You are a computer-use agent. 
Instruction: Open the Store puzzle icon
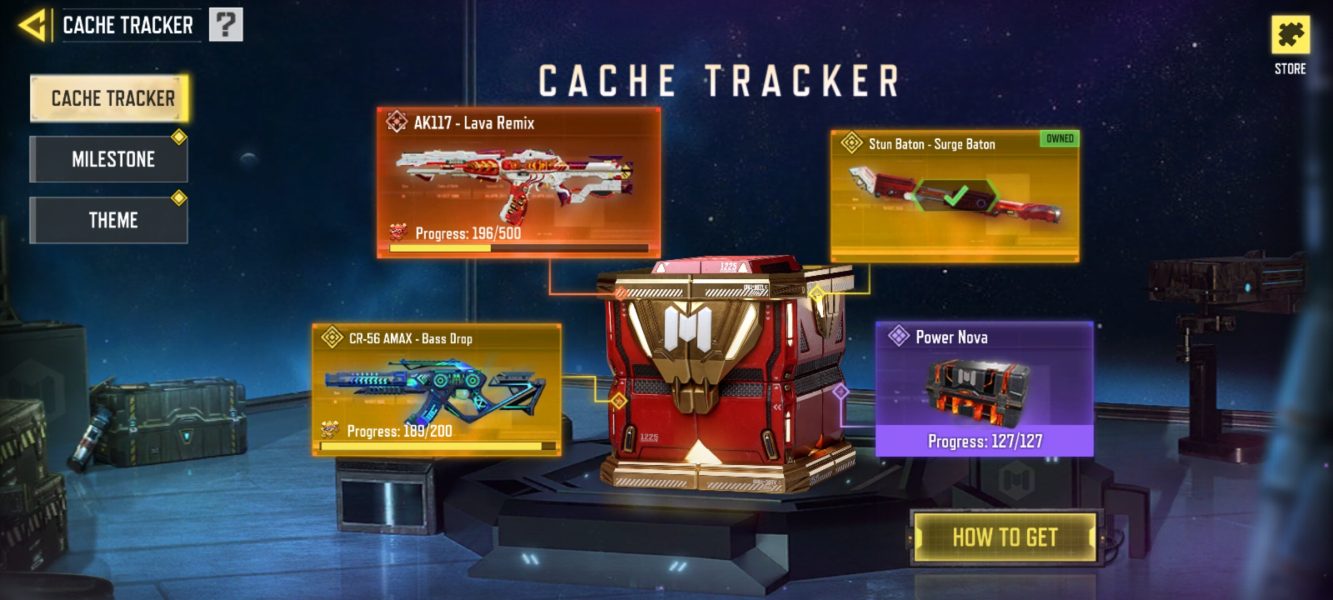pyautogui.click(x=1290, y=36)
